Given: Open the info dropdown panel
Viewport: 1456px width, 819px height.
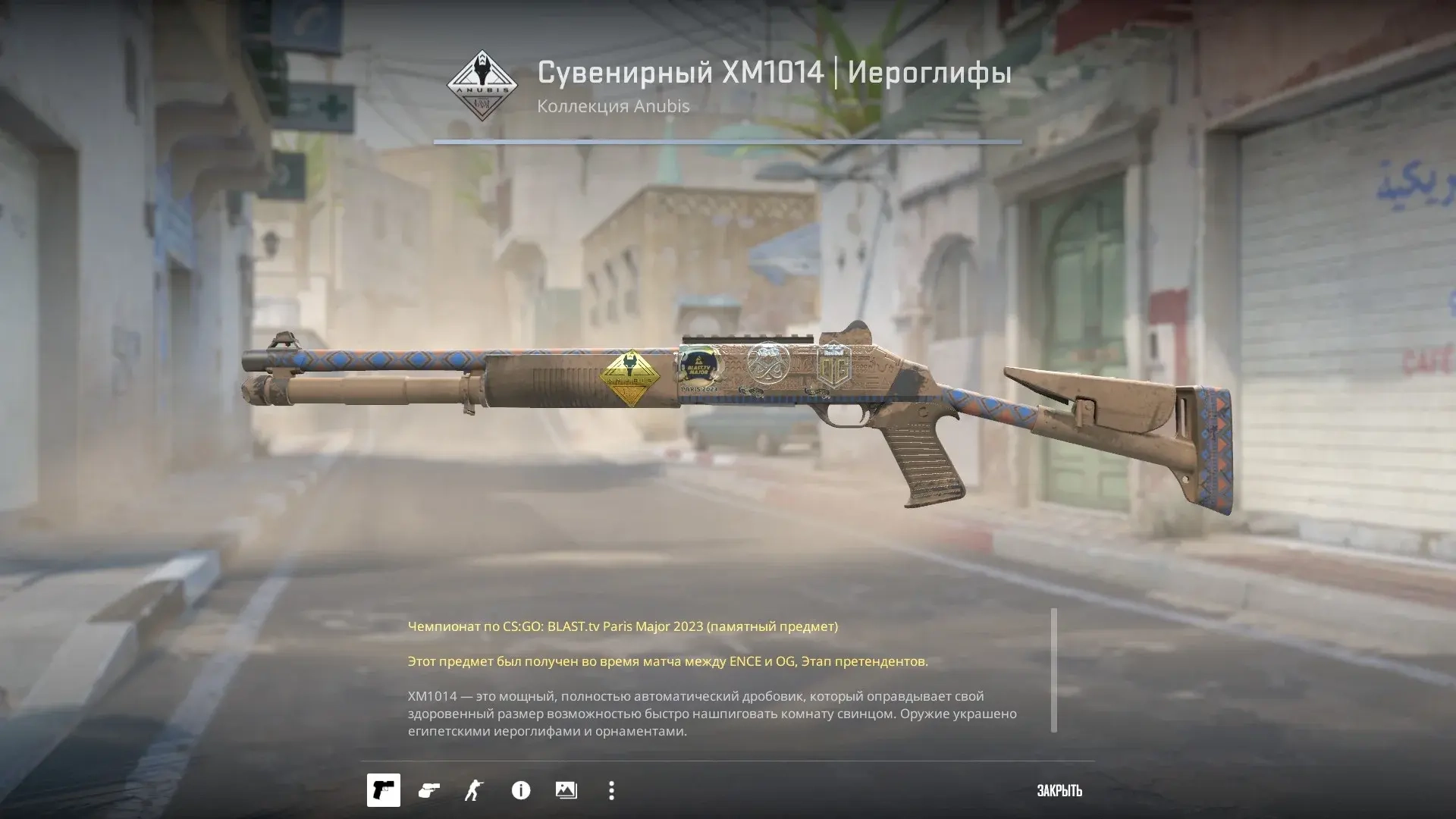Looking at the screenshot, I should pyautogui.click(x=520, y=790).
